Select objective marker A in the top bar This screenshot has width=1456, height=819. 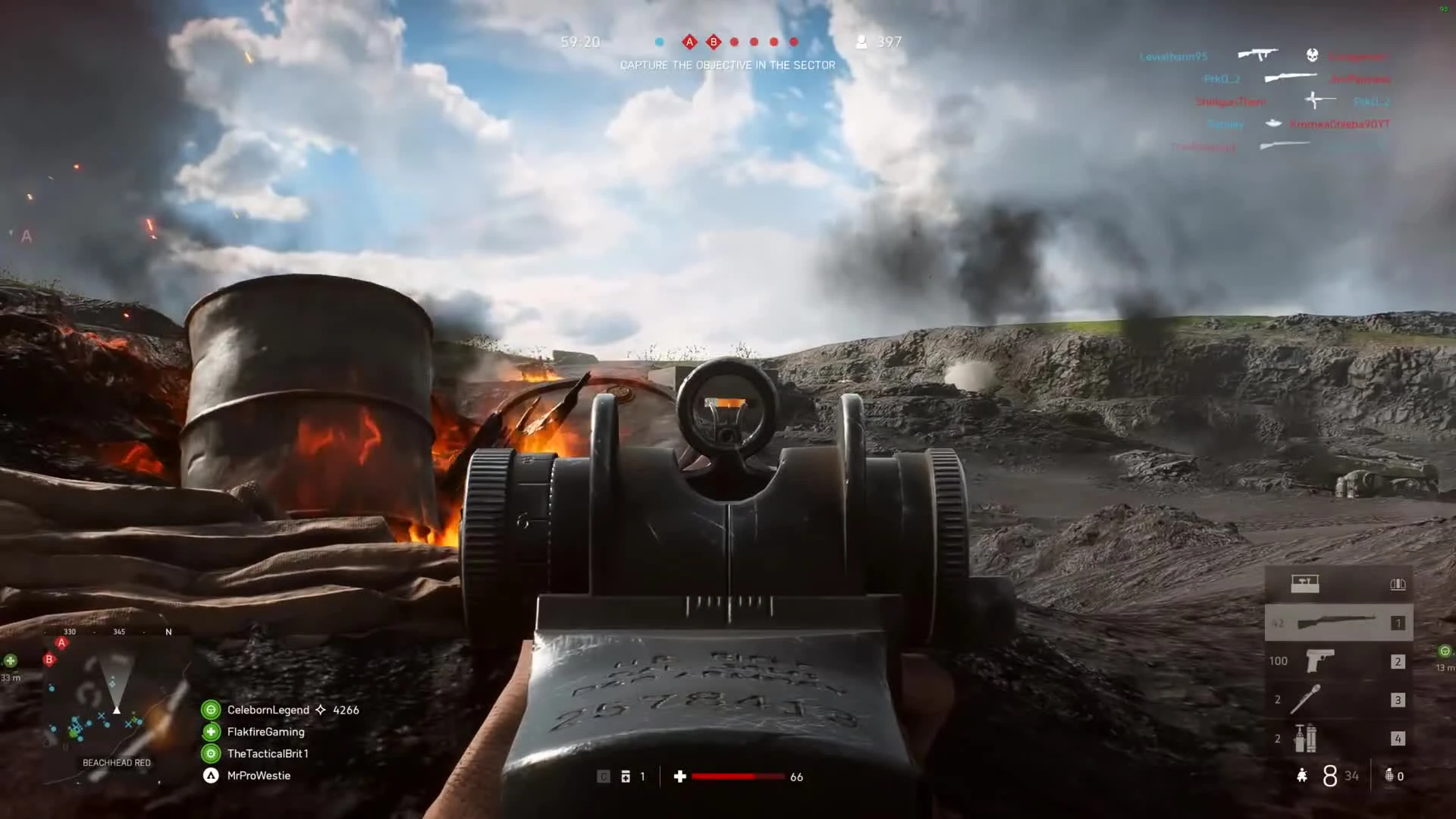pyautogui.click(x=689, y=42)
